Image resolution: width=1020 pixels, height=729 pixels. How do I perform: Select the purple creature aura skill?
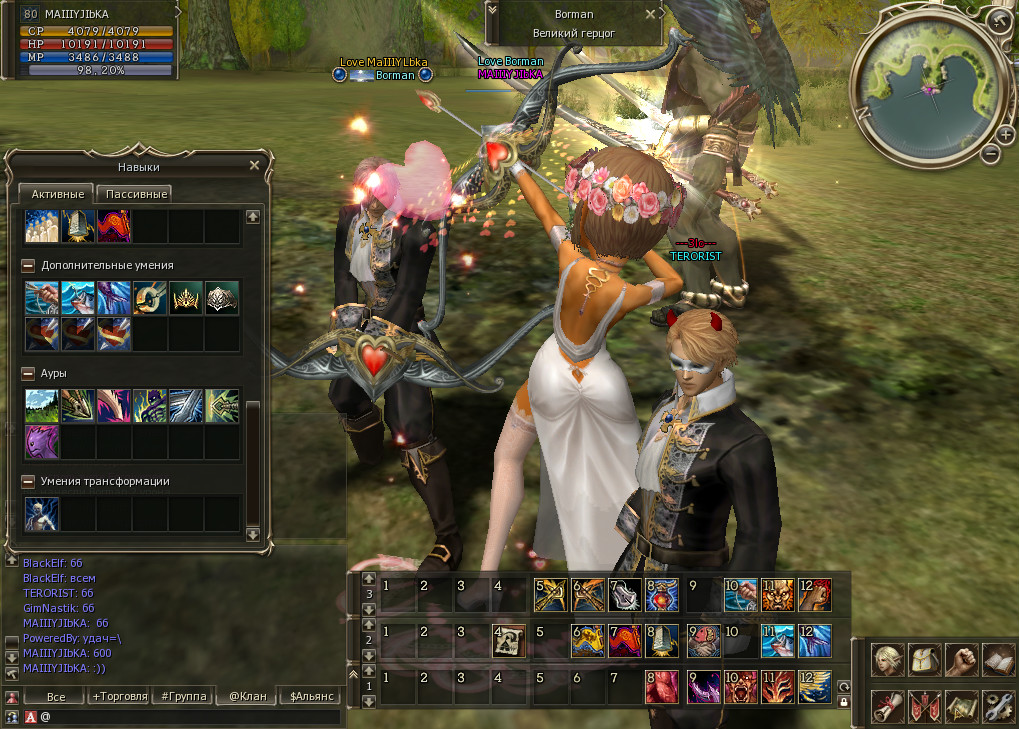coord(42,441)
